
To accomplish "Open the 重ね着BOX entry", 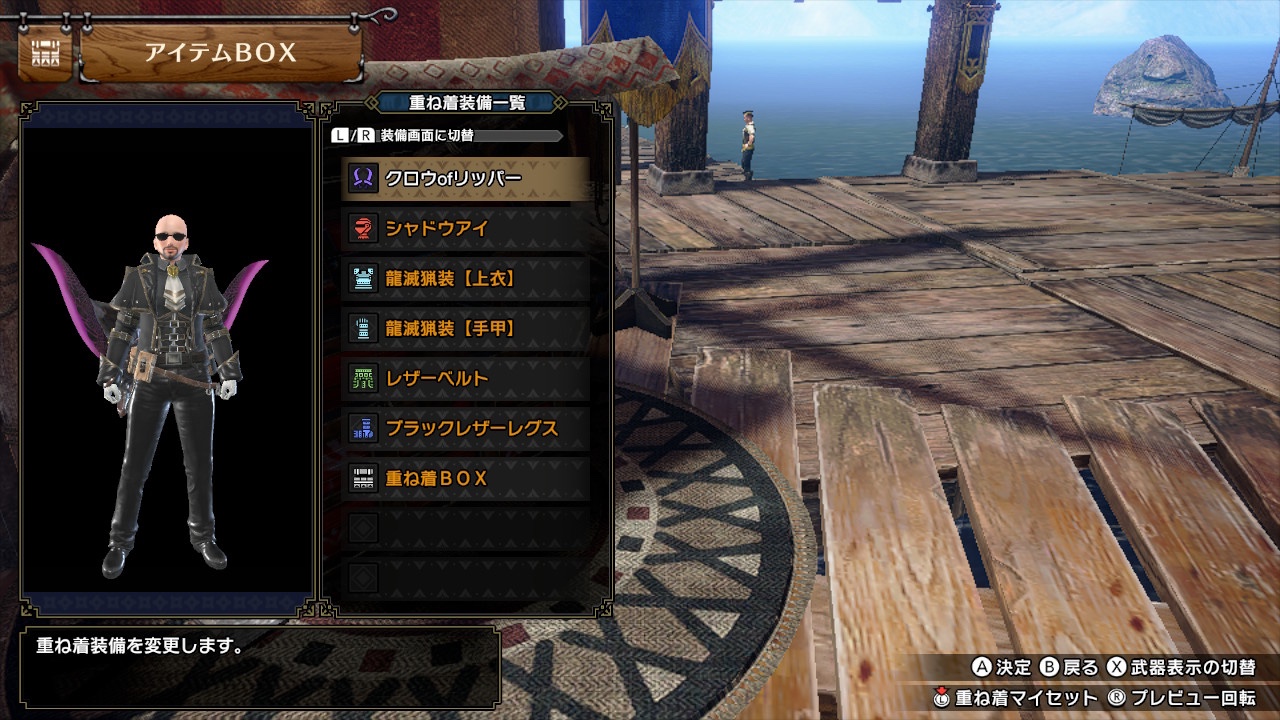I will pyautogui.click(x=466, y=479).
